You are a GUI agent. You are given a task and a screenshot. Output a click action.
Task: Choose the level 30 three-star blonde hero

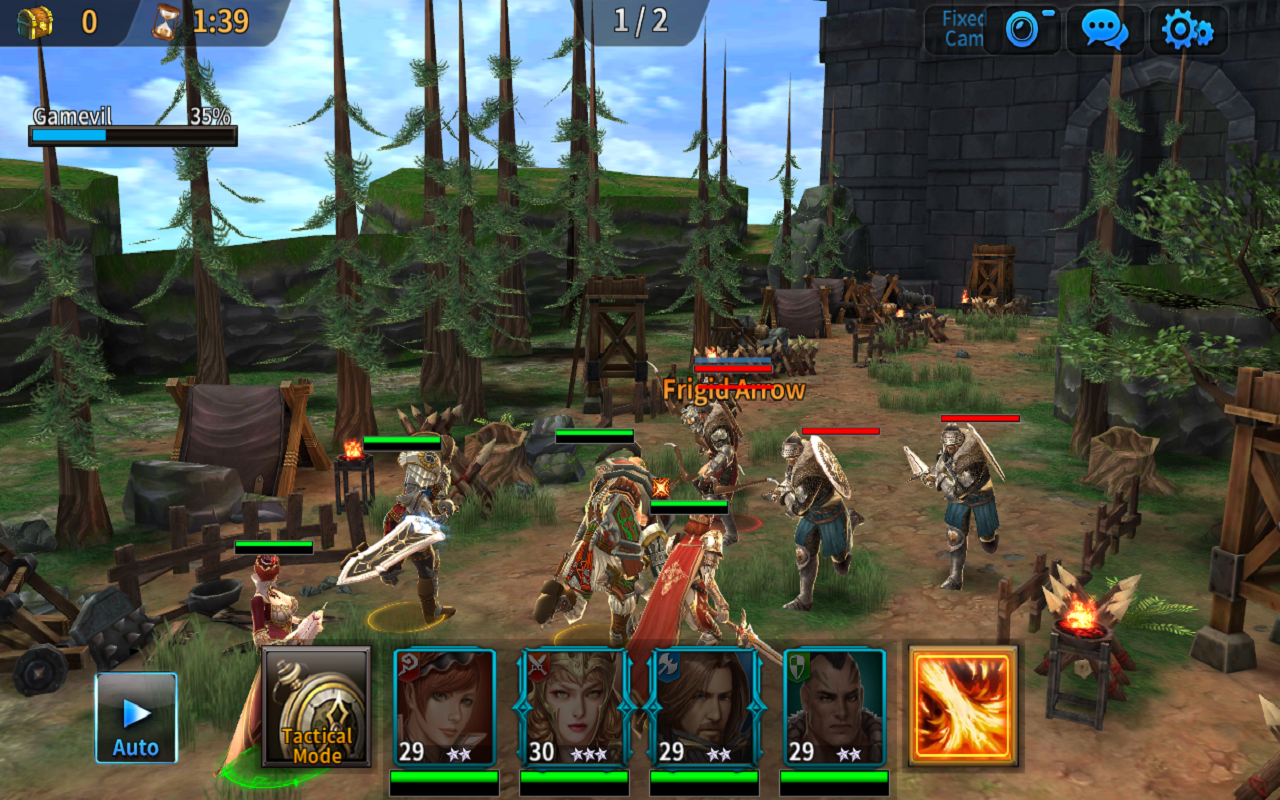tap(575, 707)
